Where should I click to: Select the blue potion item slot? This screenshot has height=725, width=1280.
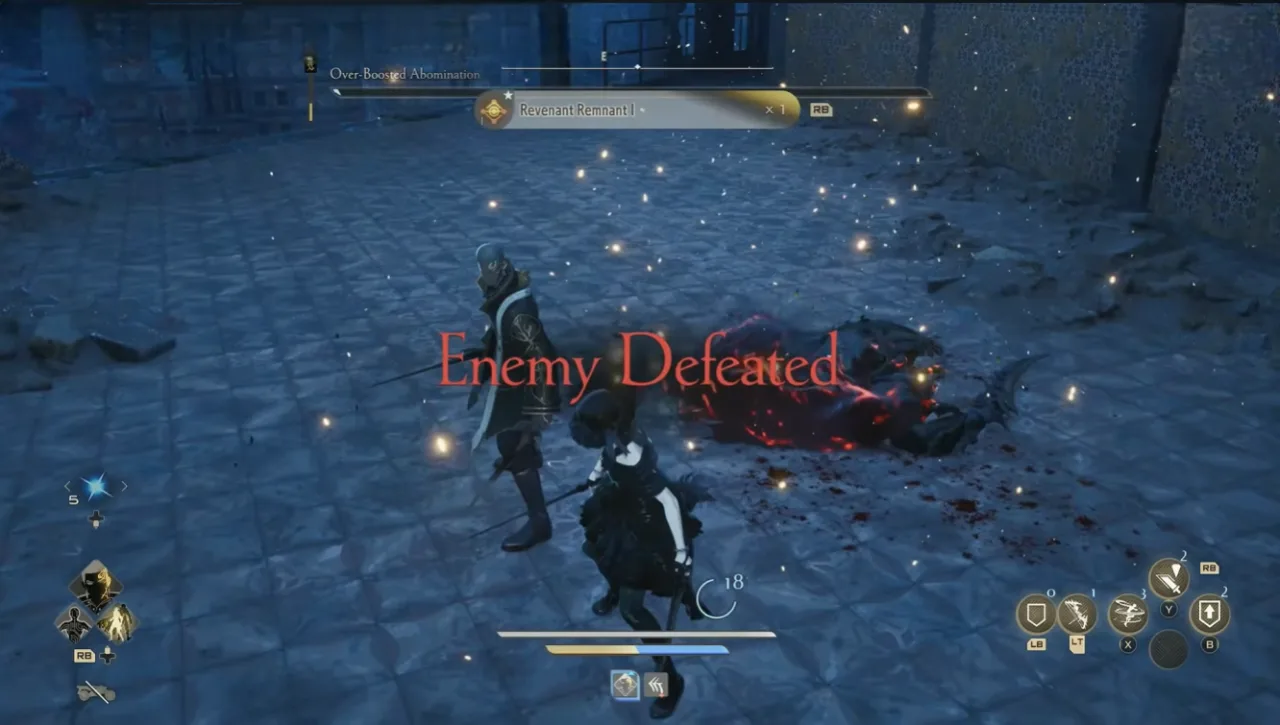pos(96,486)
